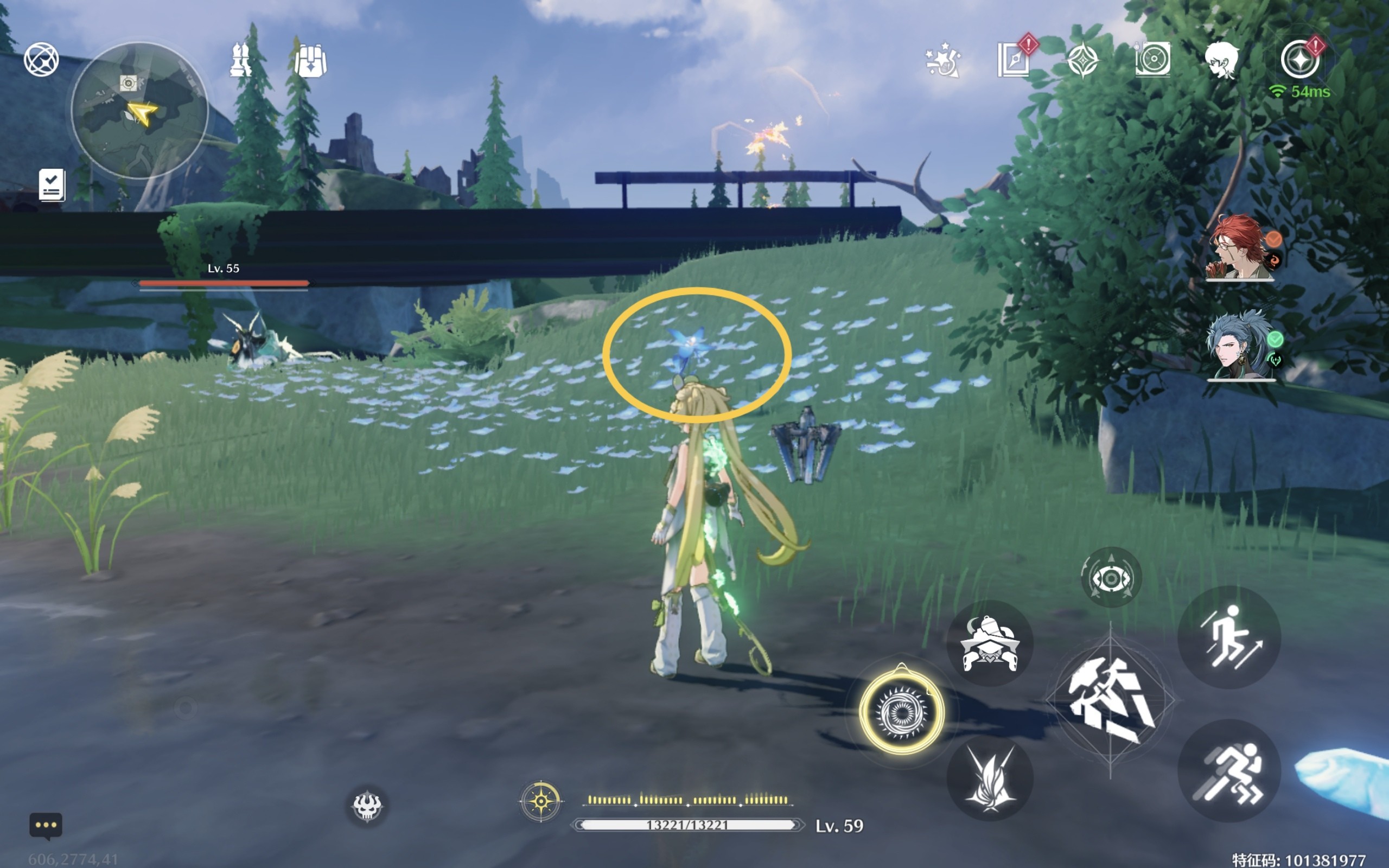
Task: Open the shooting stars convene icon
Action: [x=942, y=60]
